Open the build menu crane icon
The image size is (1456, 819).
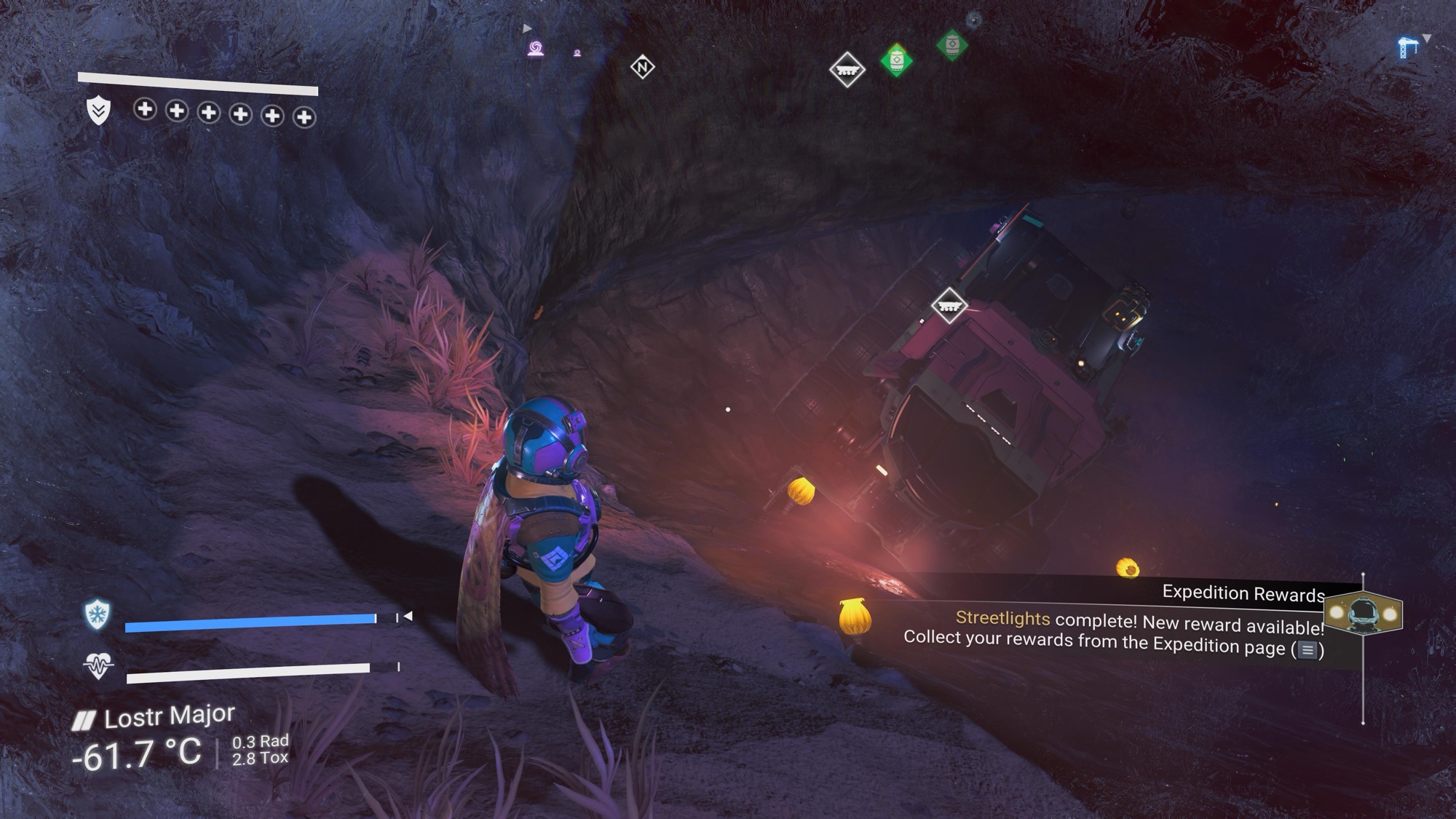[x=1407, y=47]
